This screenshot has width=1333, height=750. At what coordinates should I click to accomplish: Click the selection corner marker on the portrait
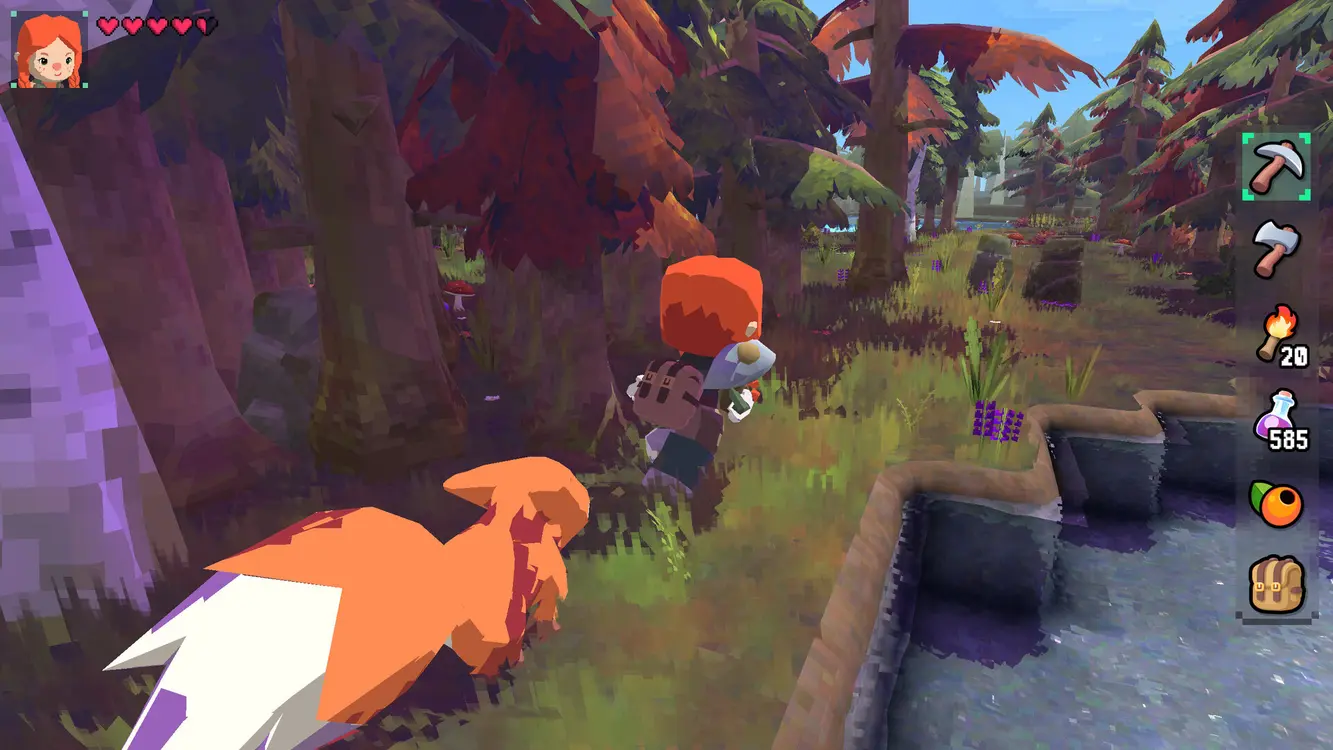15,13
